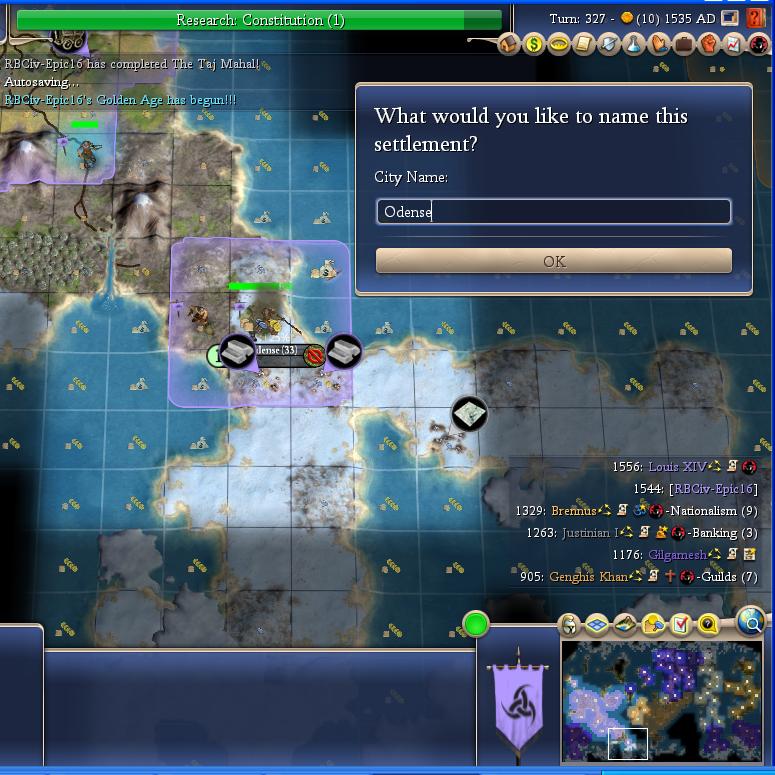Image resolution: width=775 pixels, height=775 pixels.
Task: Open the Religion Advisor praying hands icon
Action: 659,44
